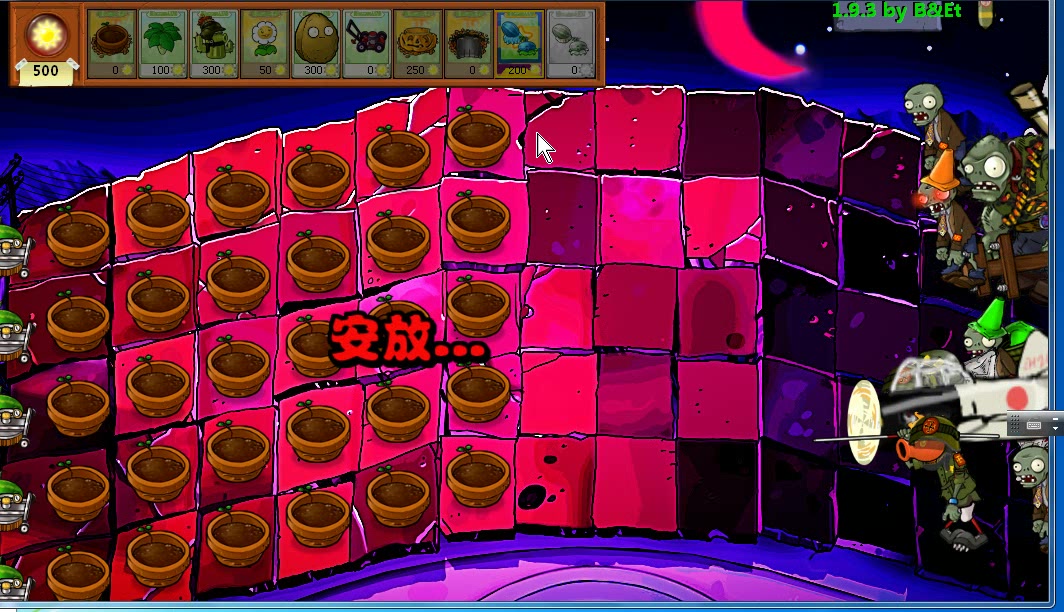Select the white flower seed packet
The height and width of the screenshot is (612, 1064).
pyautogui.click(x=265, y=43)
